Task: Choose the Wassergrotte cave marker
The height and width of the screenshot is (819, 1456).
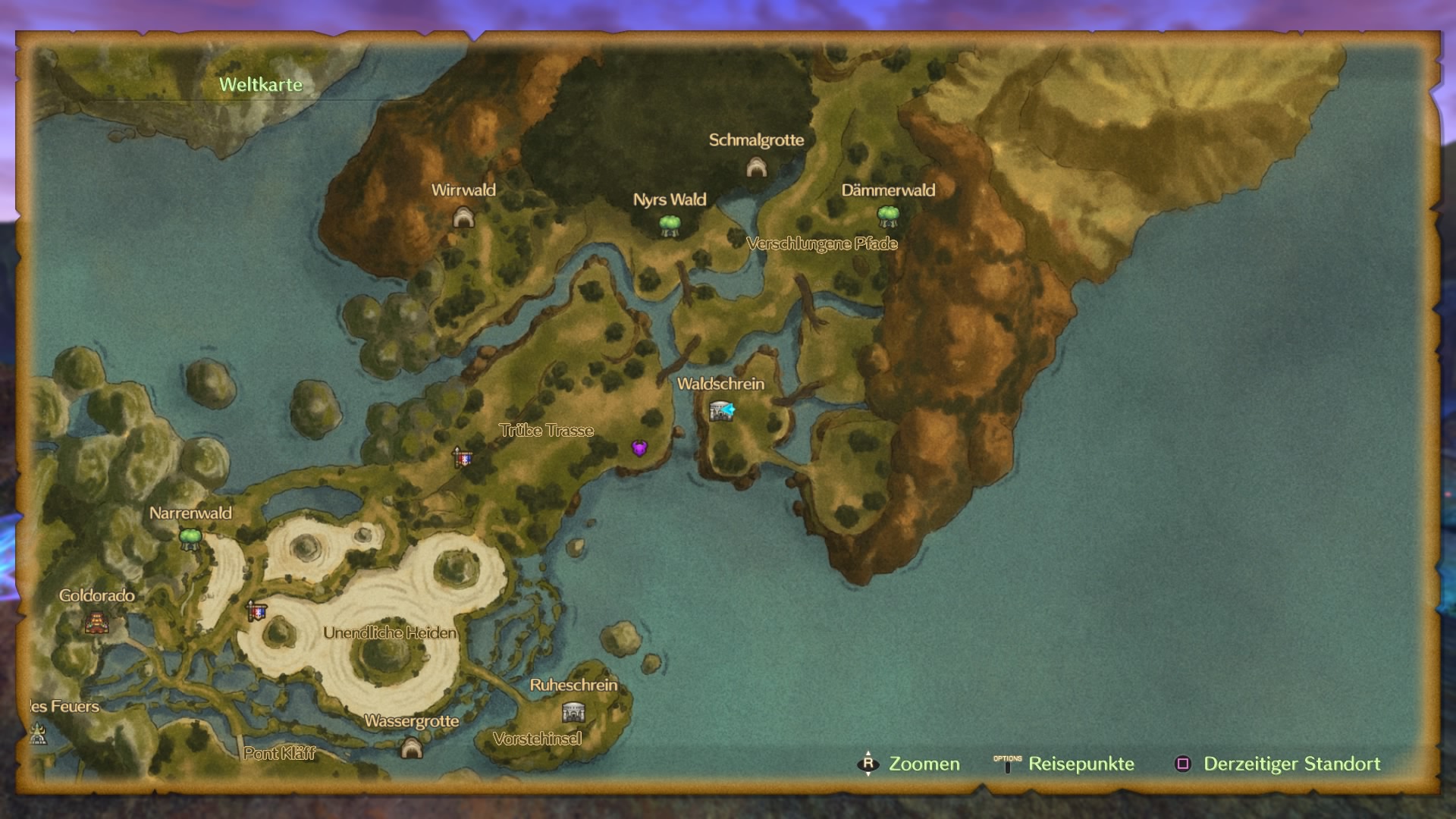Action: pyautogui.click(x=411, y=748)
